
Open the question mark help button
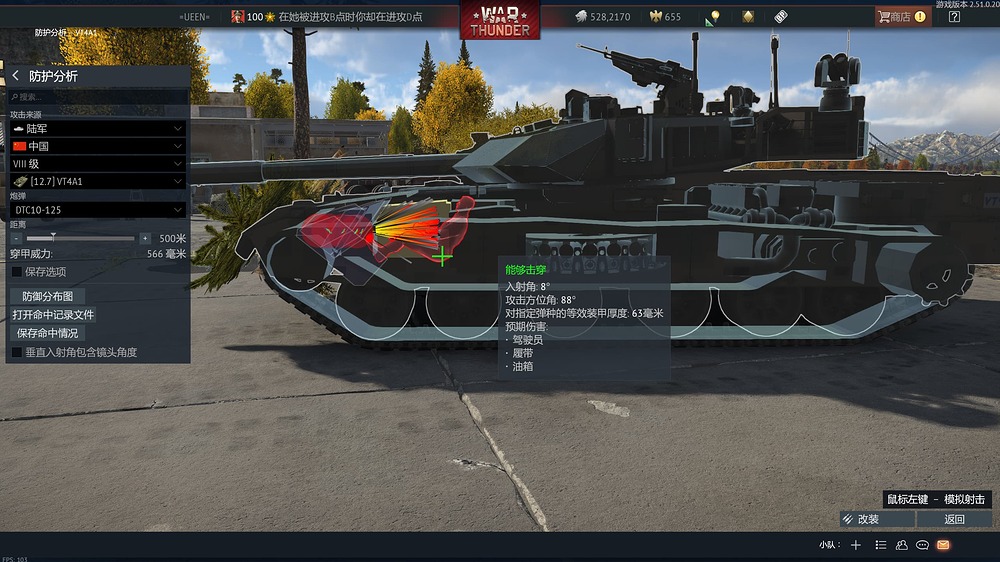coord(954,16)
